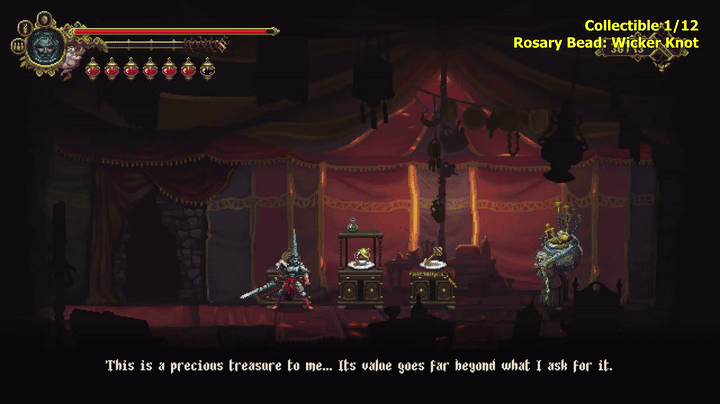Select the empty bile flask
The image size is (720, 404).
[207, 68]
